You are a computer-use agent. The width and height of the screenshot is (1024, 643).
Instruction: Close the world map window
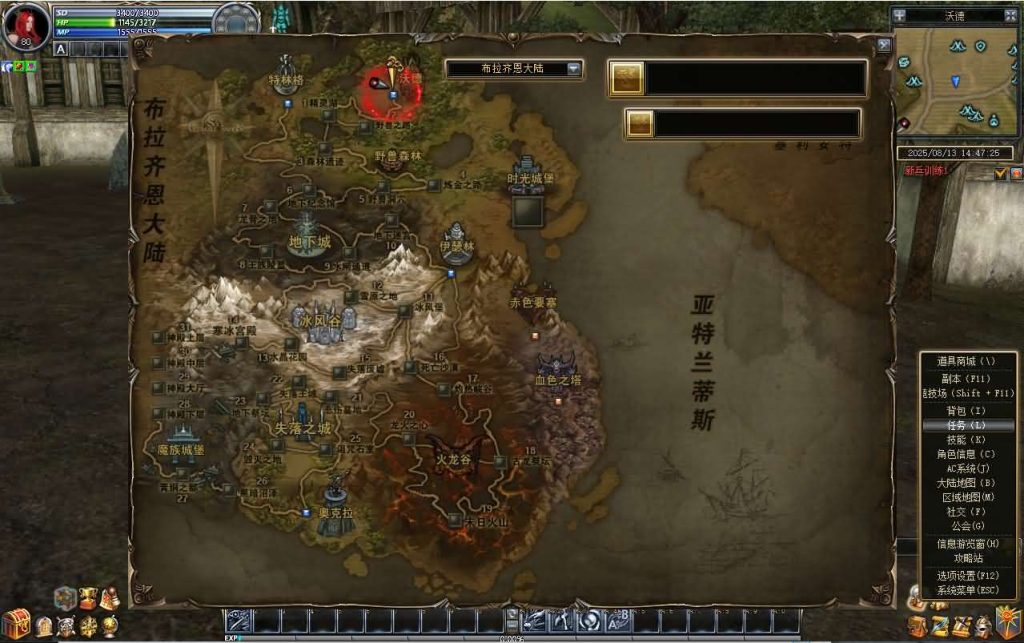[883, 45]
